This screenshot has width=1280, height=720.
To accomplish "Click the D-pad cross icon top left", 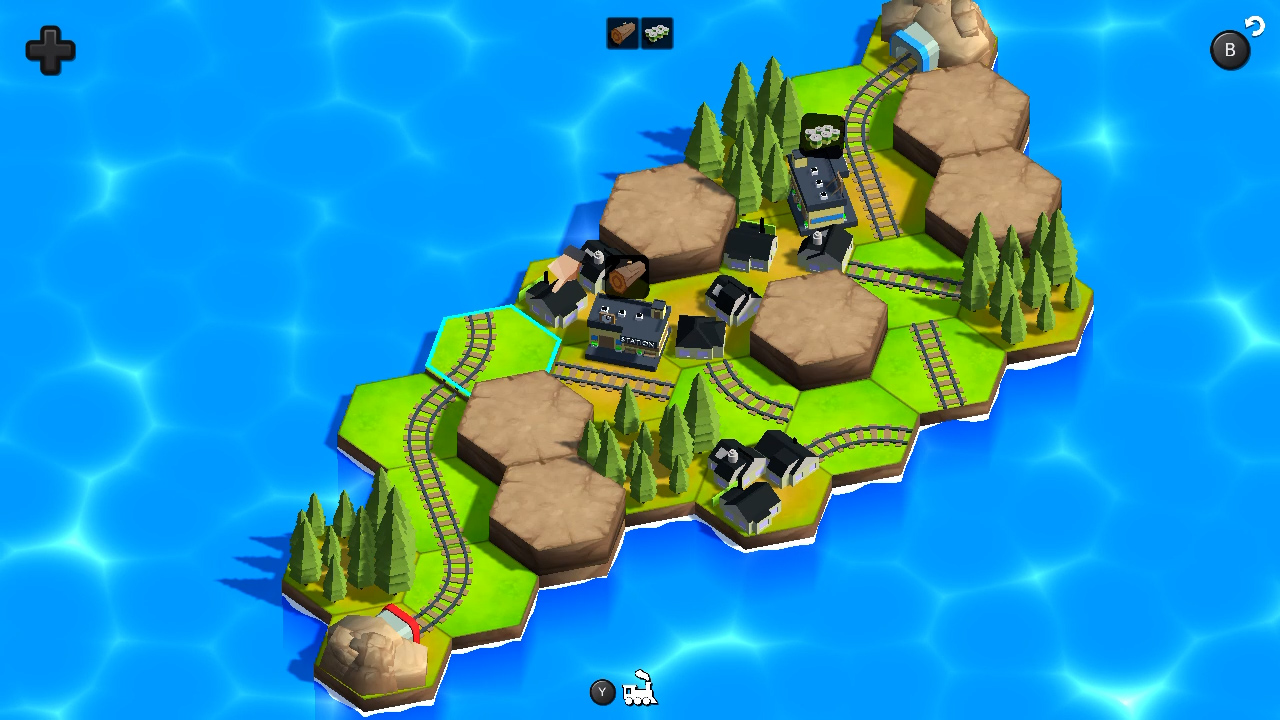I will [48, 50].
